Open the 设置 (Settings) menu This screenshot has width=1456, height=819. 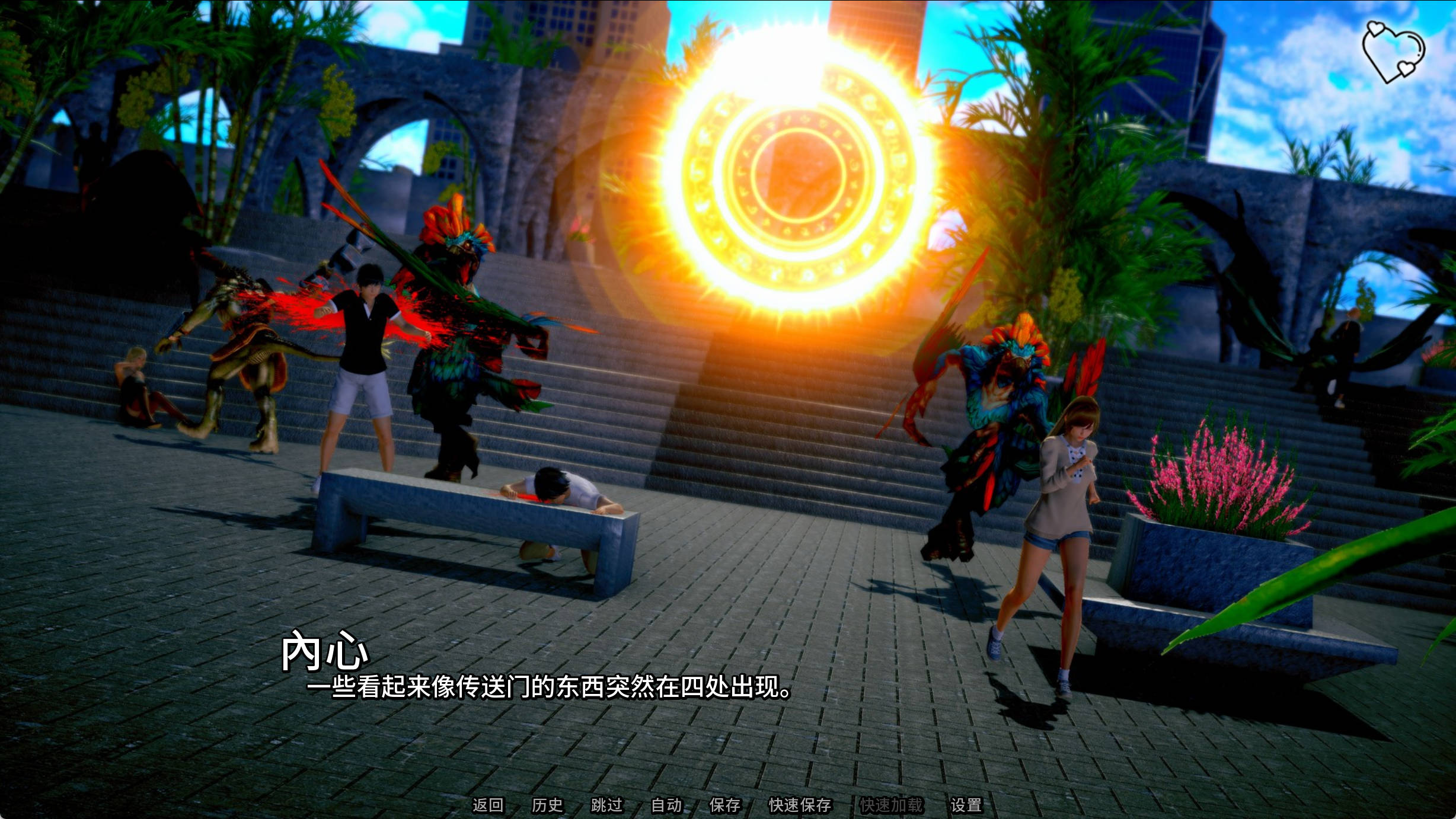click(x=966, y=805)
